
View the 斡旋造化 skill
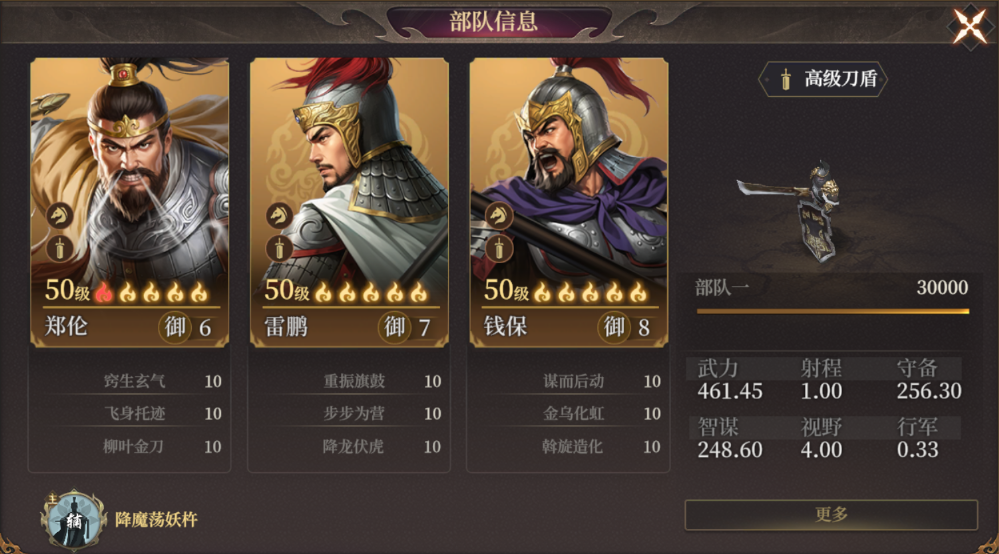tap(575, 446)
